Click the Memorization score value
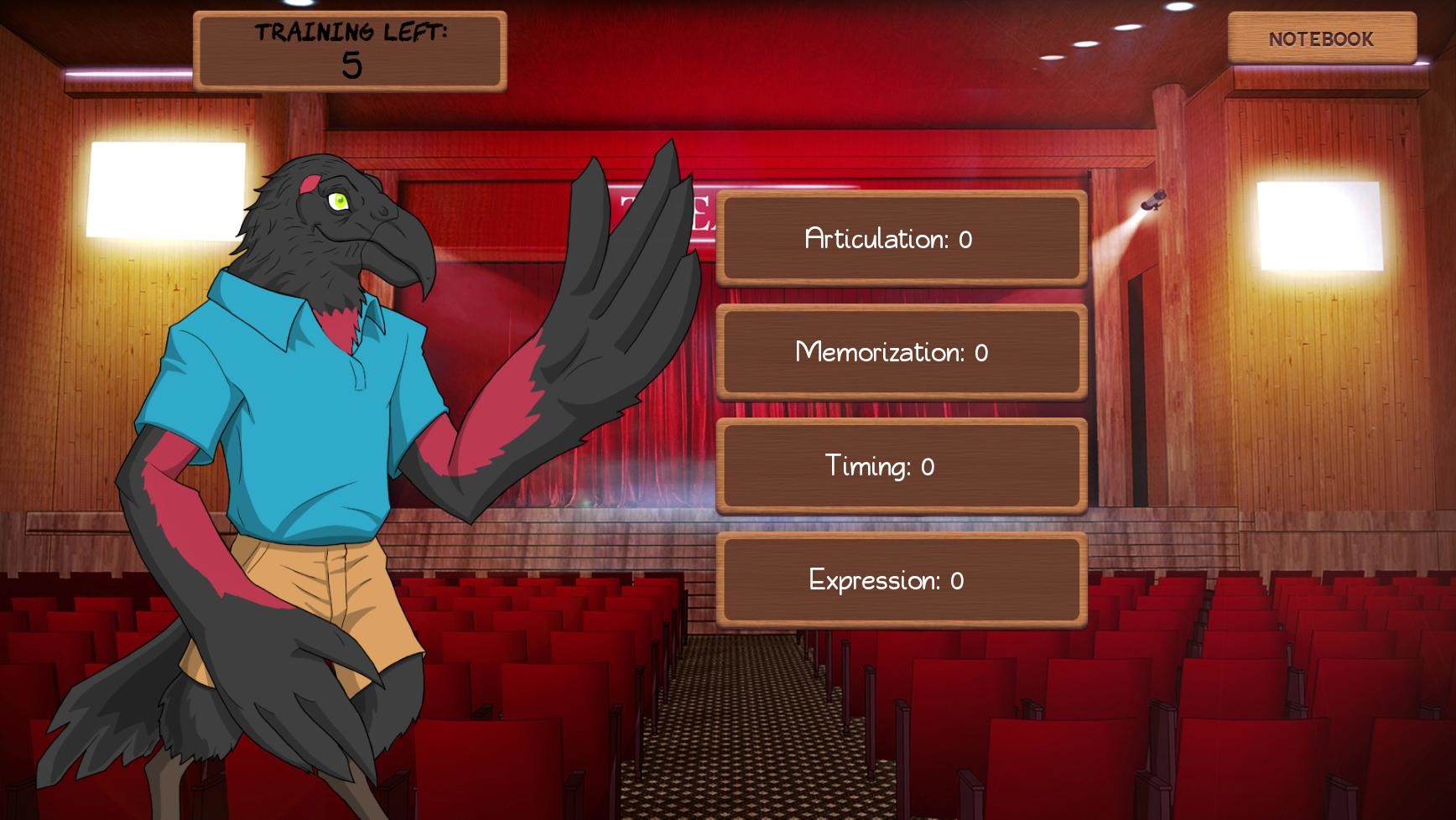Image resolution: width=1456 pixels, height=820 pixels. 982,354
